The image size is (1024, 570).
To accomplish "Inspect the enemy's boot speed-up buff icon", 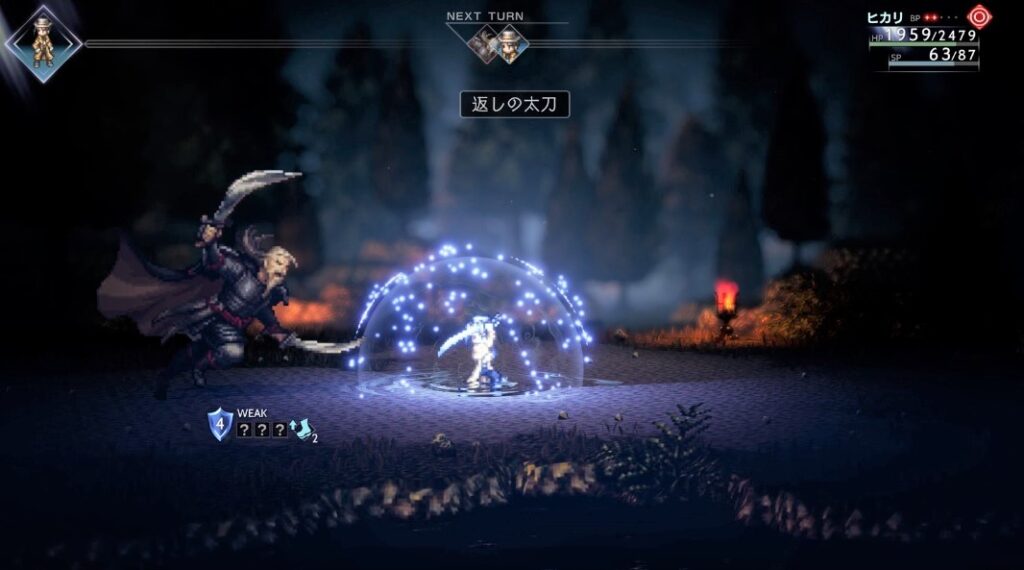I will click(x=301, y=429).
